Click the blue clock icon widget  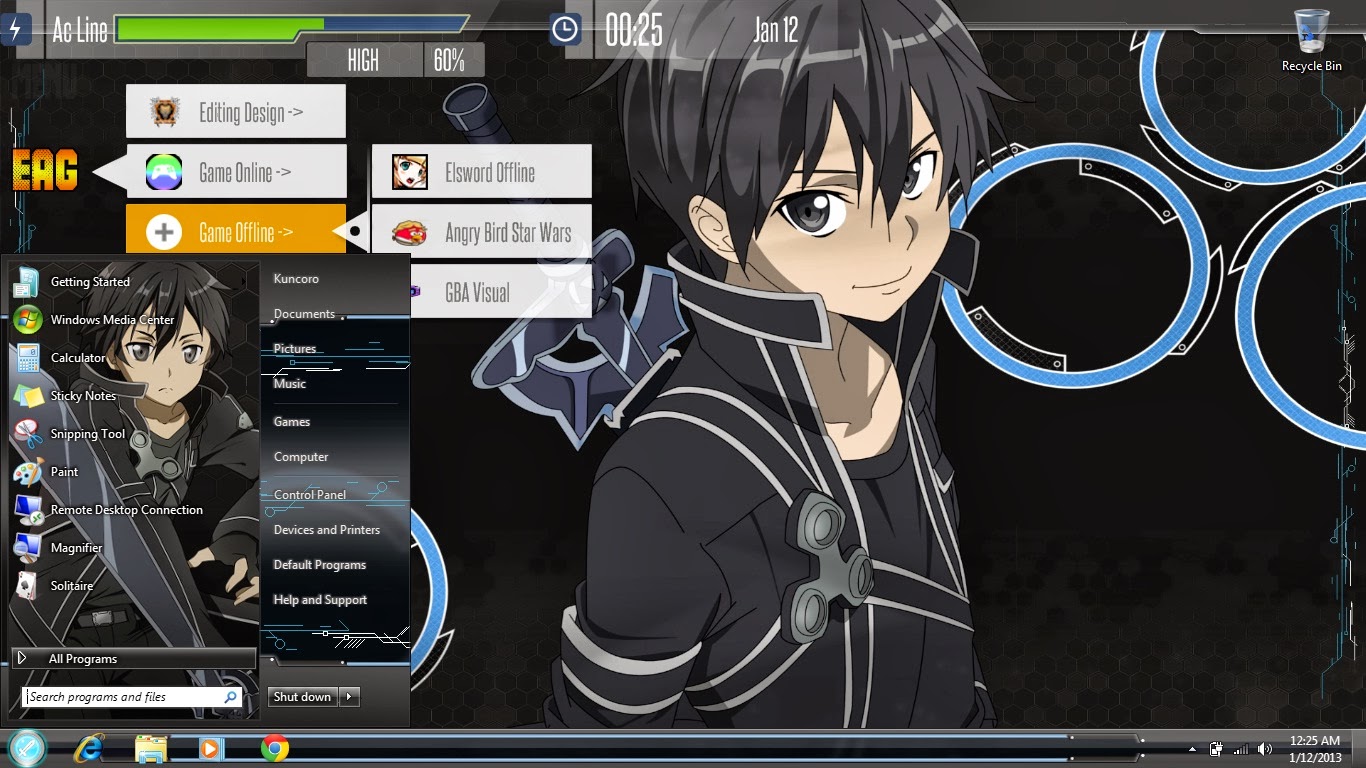[x=563, y=28]
